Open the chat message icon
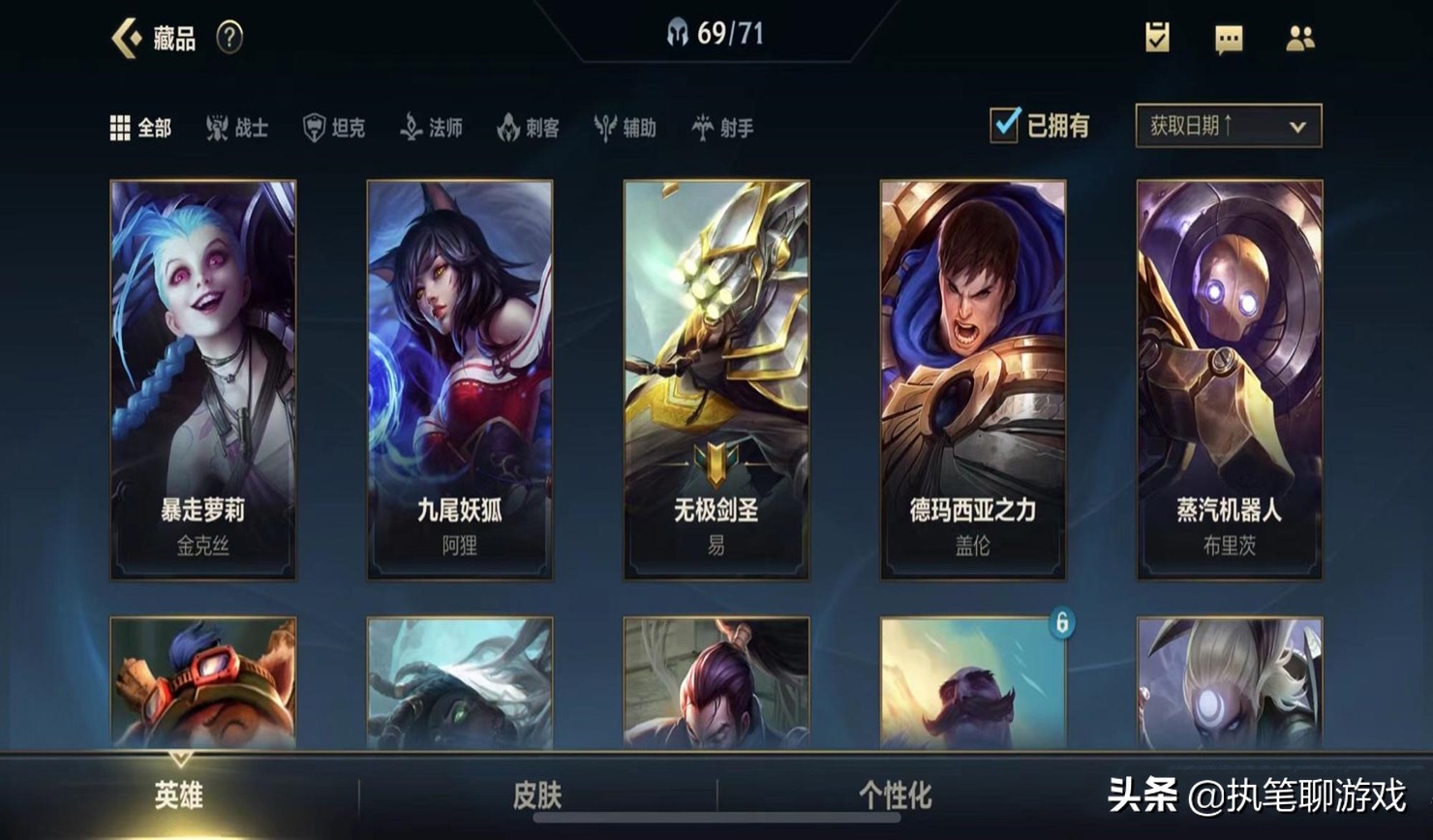The width and height of the screenshot is (1433, 840). pyautogui.click(x=1229, y=39)
